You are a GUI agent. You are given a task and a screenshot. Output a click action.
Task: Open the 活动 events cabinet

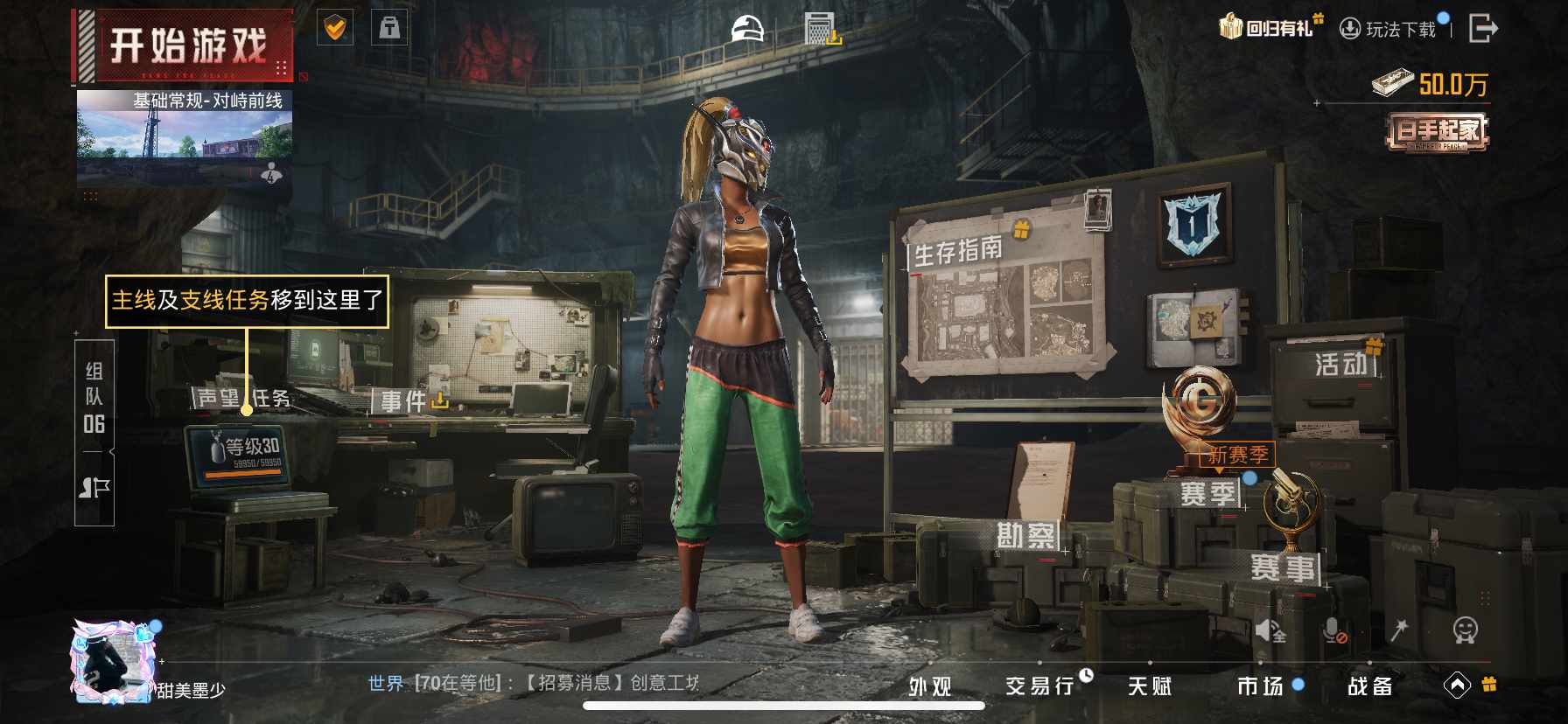click(x=1340, y=365)
